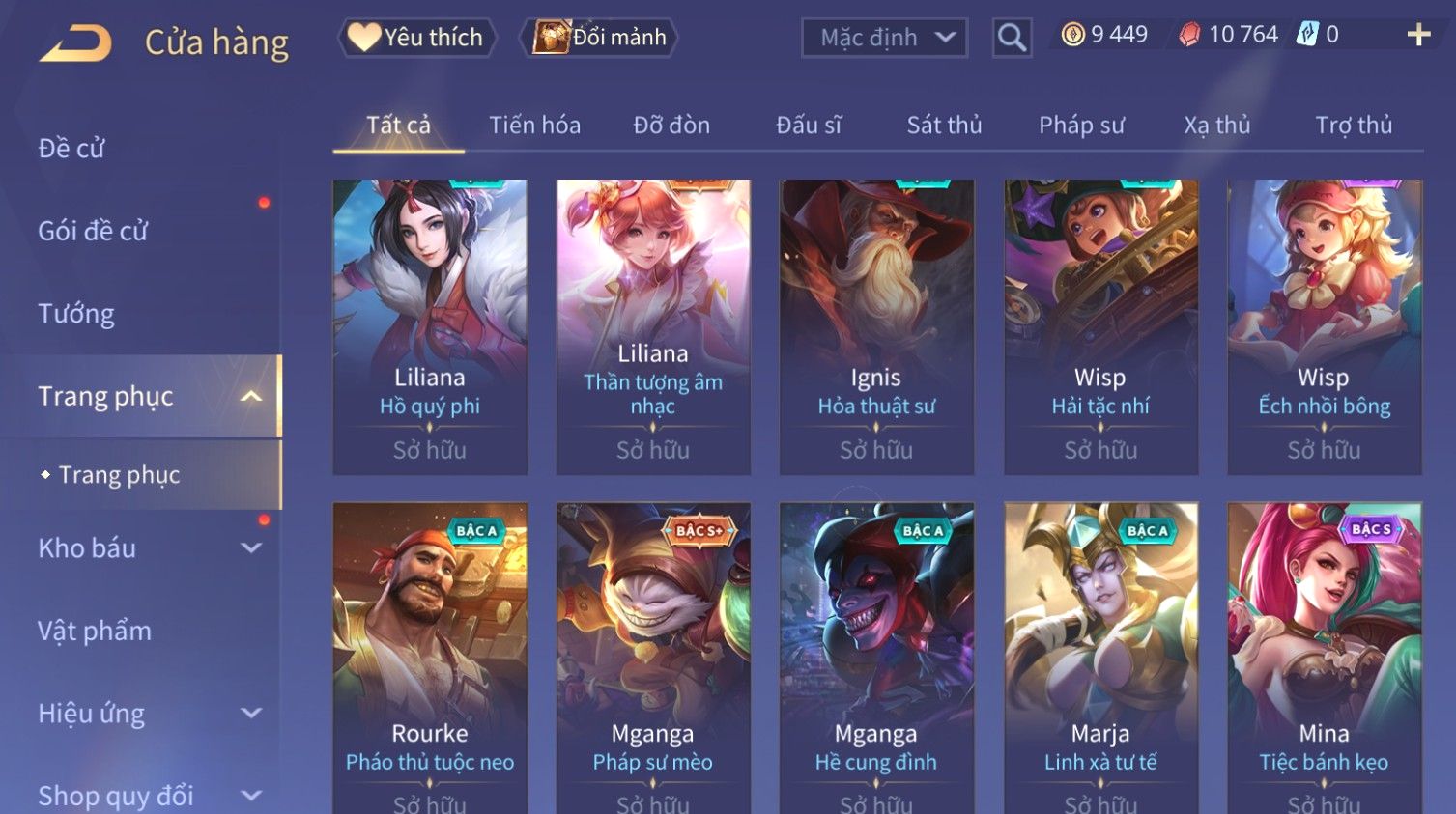Image resolution: width=1456 pixels, height=814 pixels.
Task: Switch to the Tiến hóa tab
Action: click(534, 126)
